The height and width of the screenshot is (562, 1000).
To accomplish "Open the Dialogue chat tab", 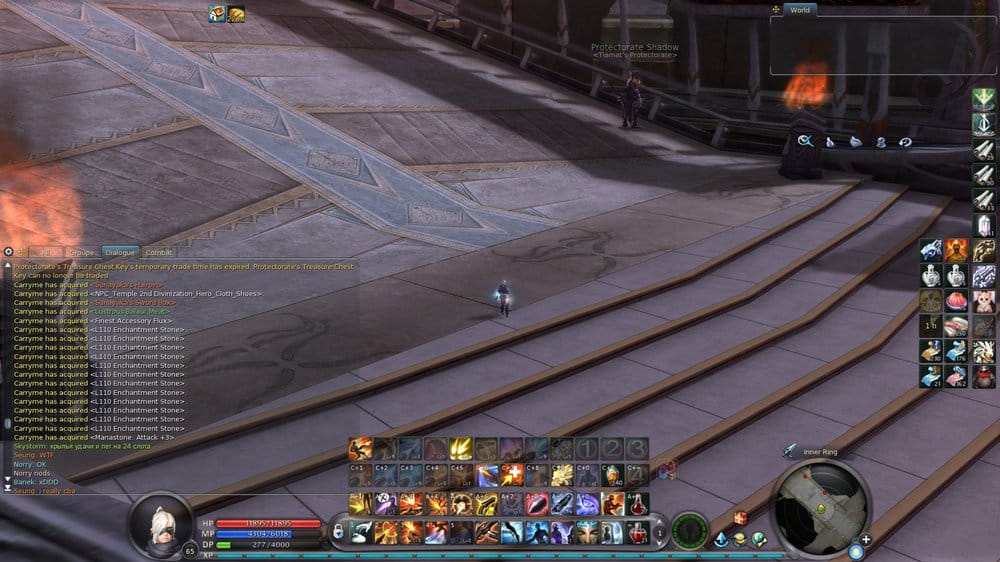I will coord(119,253).
